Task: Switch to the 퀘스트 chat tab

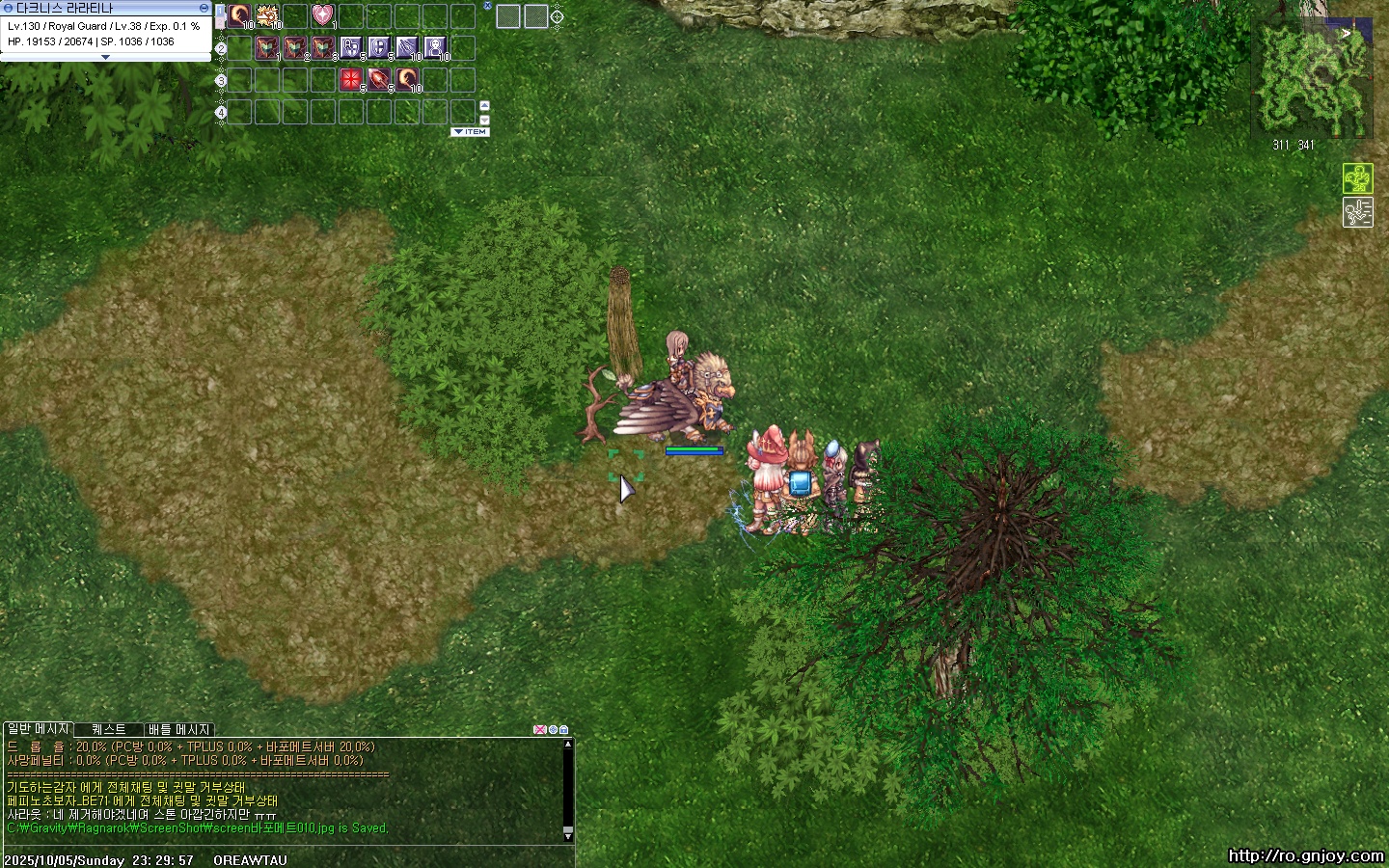Action: coord(108,729)
